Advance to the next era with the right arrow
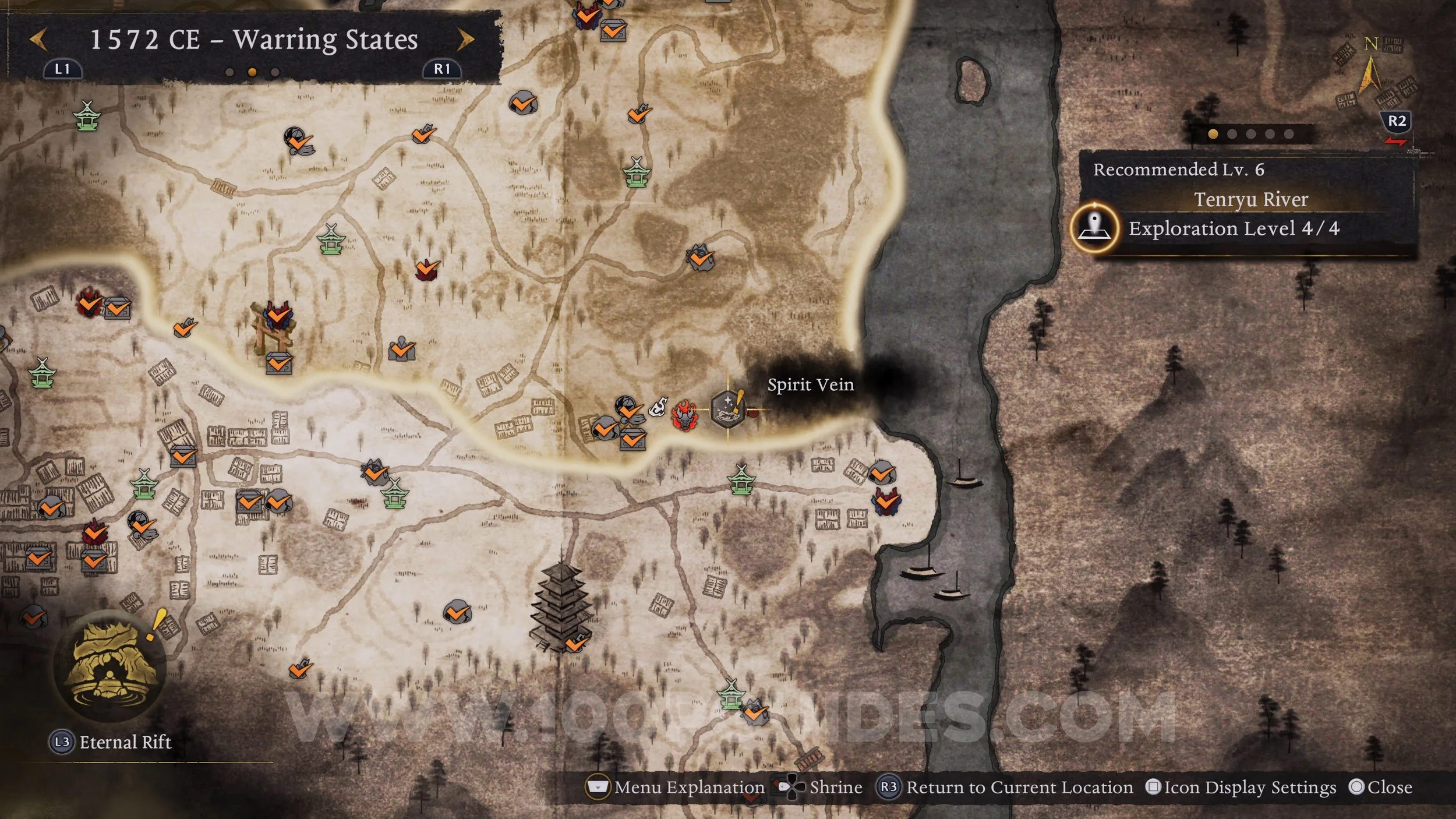Screen dimensions: 1456x819 click(465, 40)
